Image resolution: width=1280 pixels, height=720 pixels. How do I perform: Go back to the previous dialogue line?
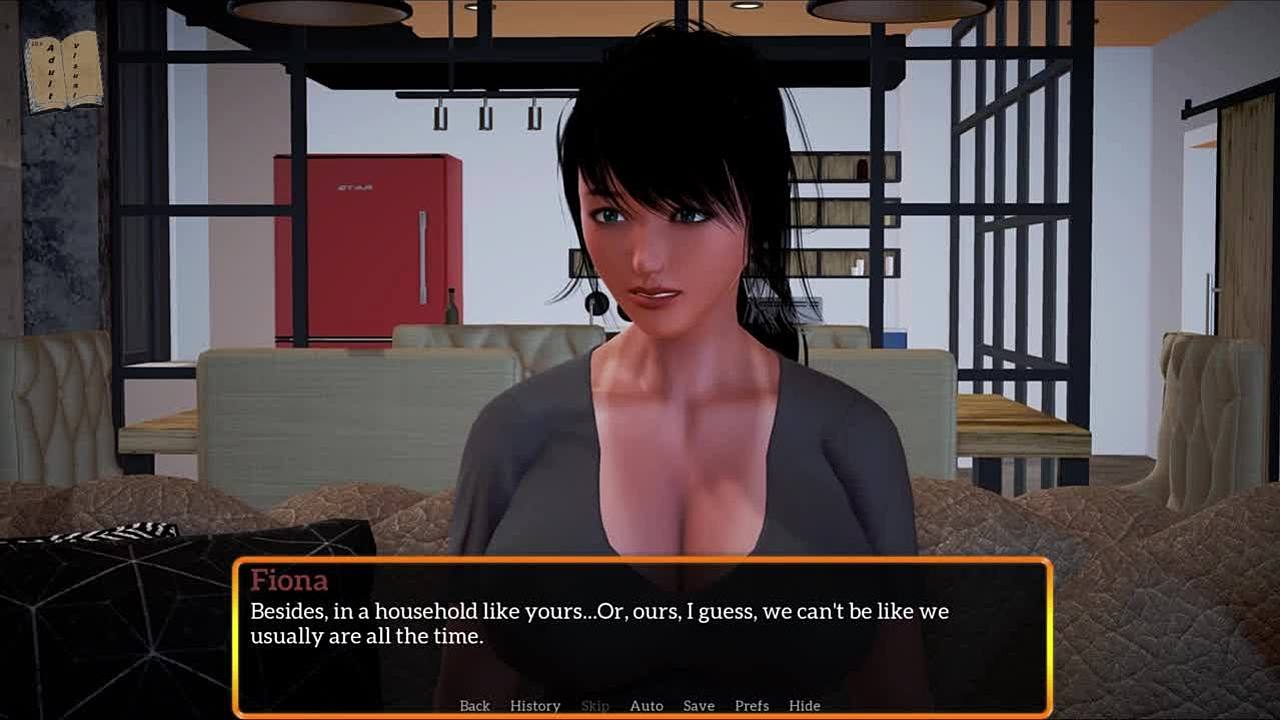point(474,706)
